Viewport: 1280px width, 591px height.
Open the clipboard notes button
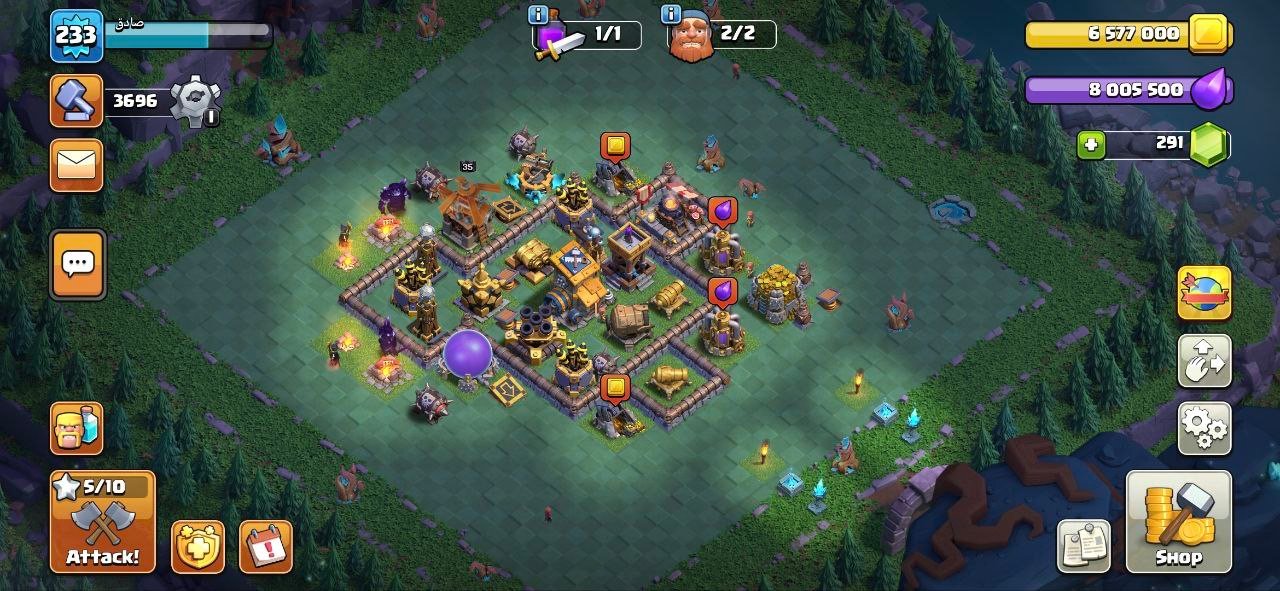point(1084,546)
